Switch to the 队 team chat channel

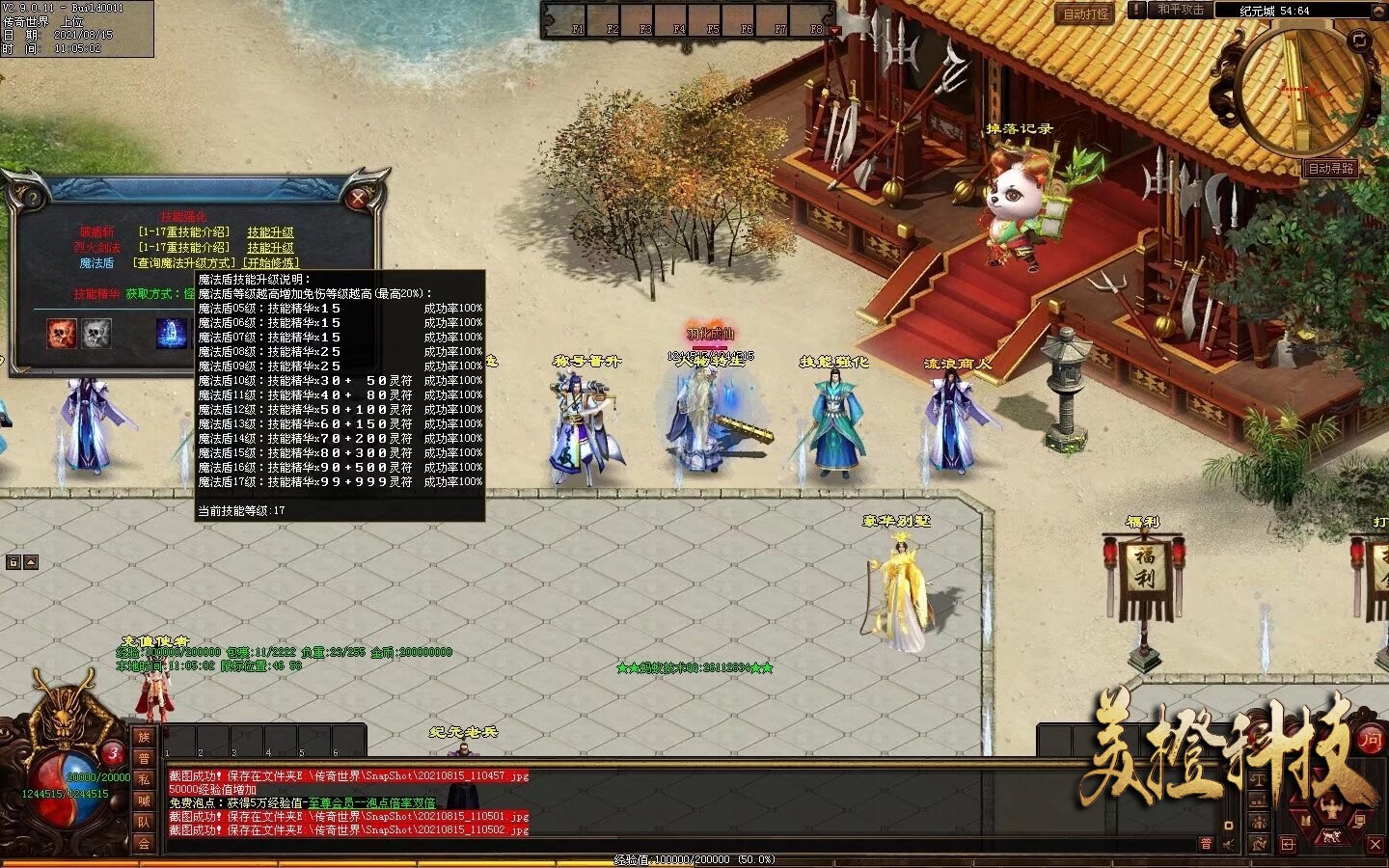click(x=144, y=822)
